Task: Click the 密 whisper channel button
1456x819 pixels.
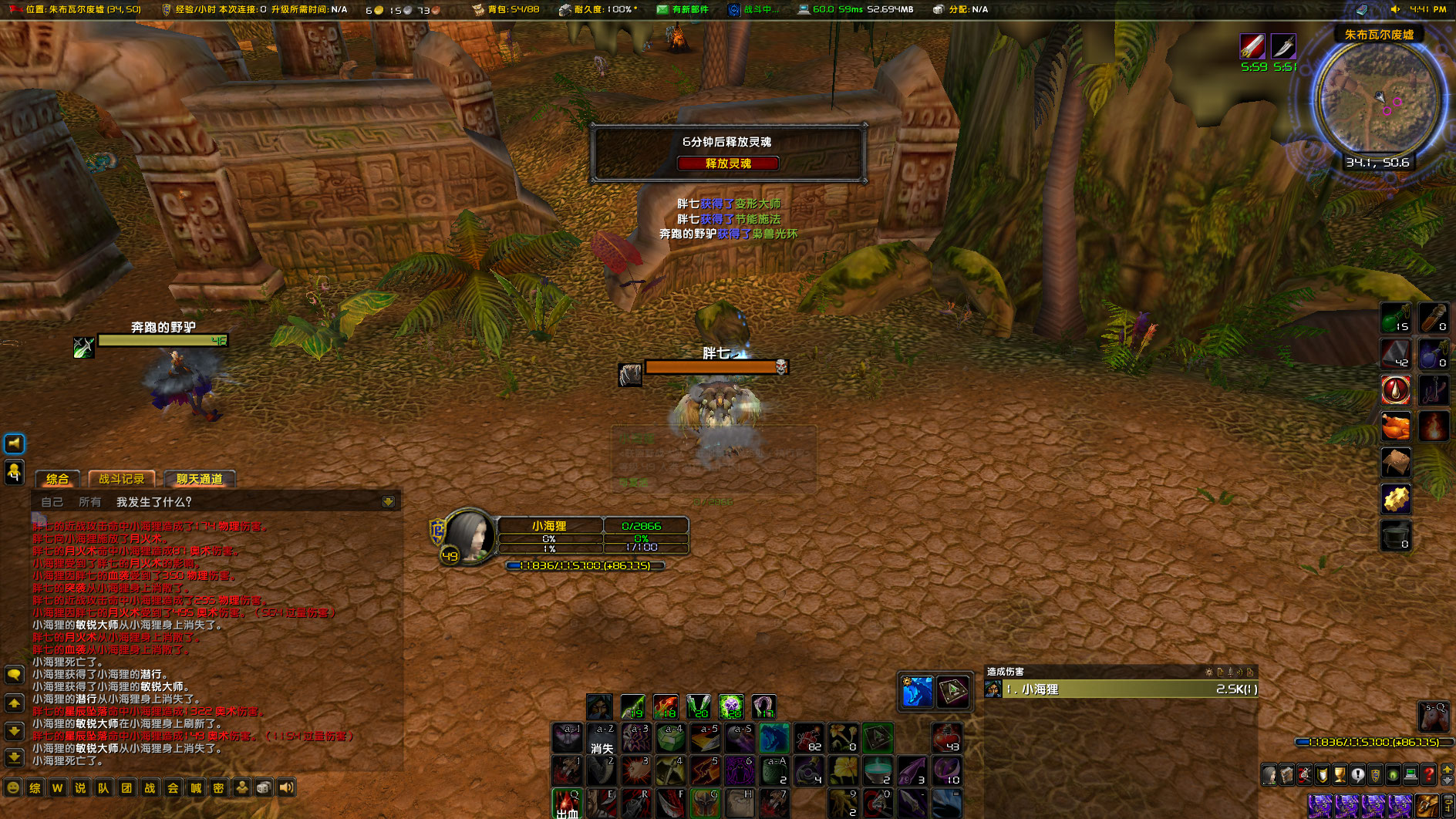Action: (x=219, y=788)
